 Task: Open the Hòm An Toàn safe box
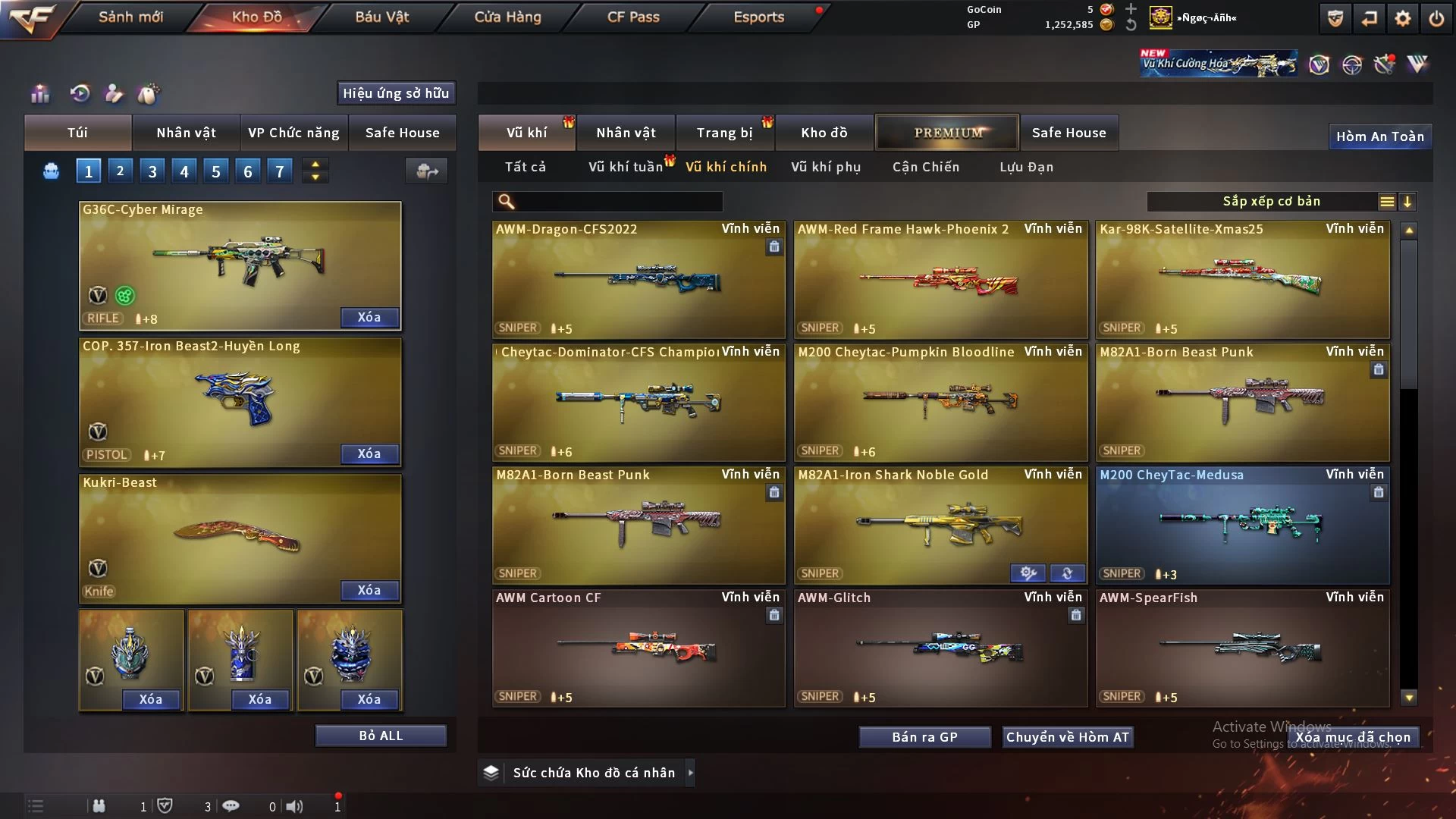pyautogui.click(x=1379, y=136)
